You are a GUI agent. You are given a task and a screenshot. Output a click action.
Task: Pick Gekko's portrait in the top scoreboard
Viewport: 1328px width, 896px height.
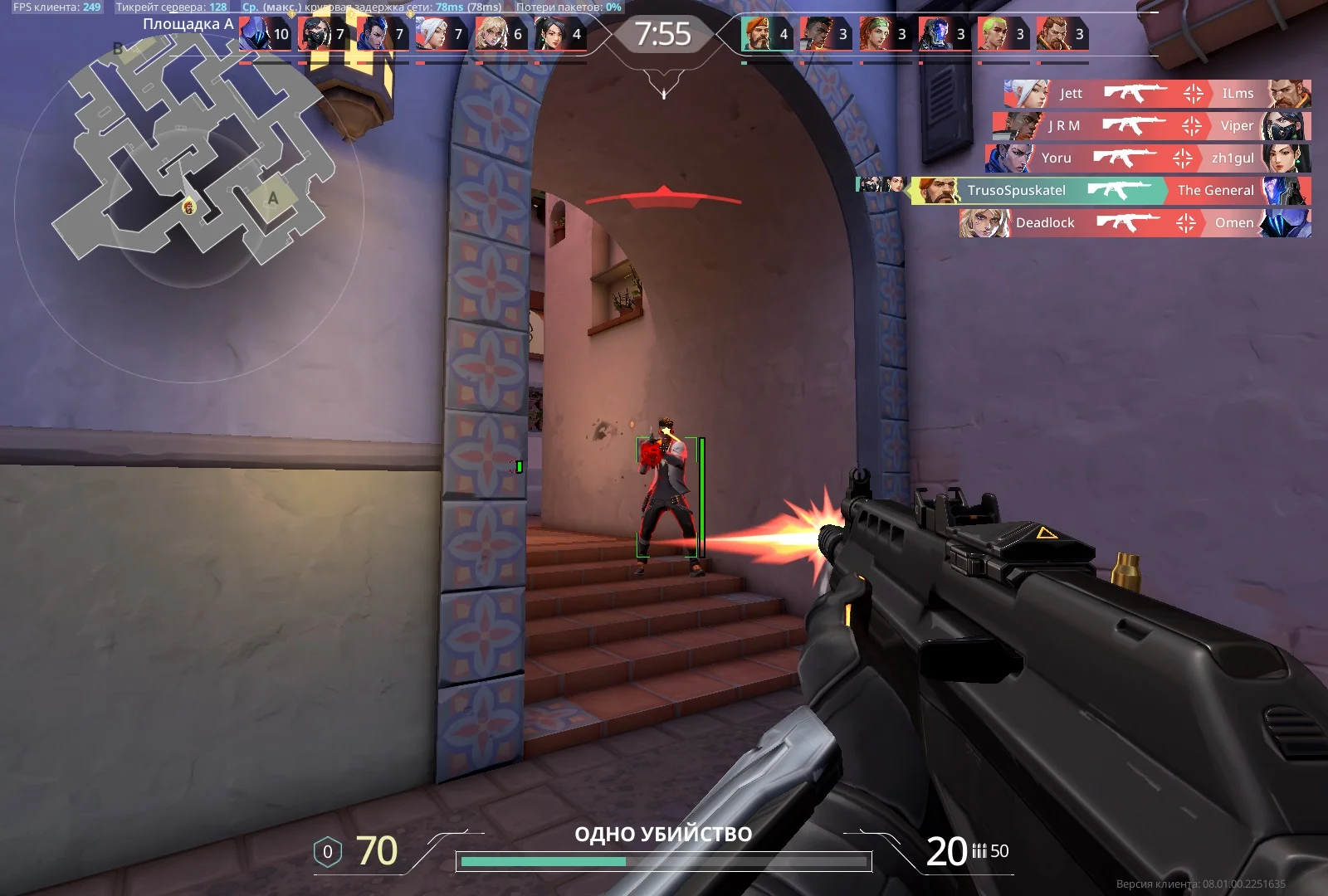tap(993, 34)
